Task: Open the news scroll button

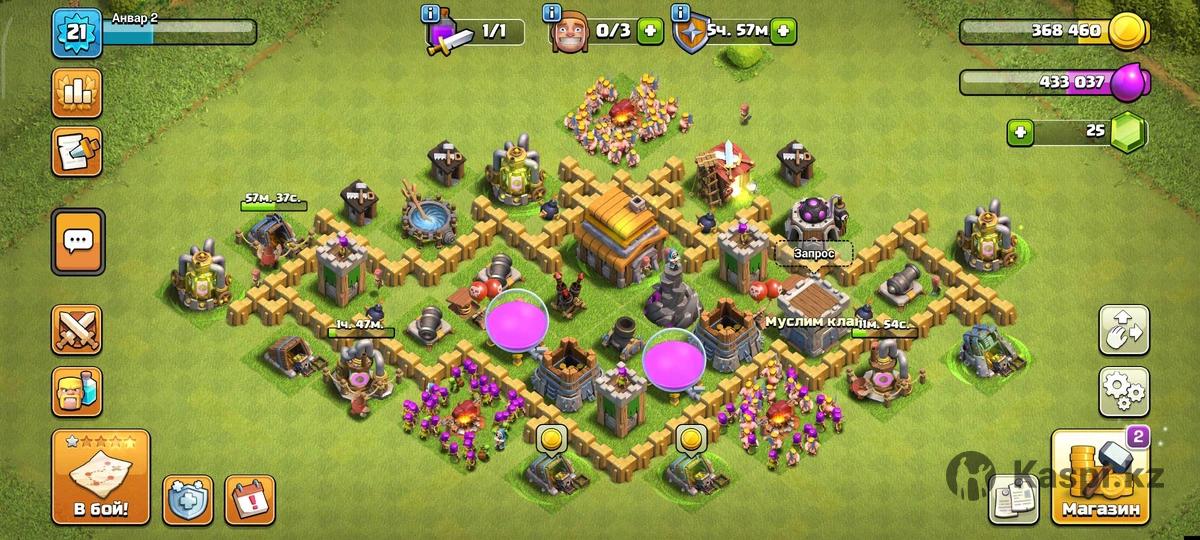Action: [77, 151]
